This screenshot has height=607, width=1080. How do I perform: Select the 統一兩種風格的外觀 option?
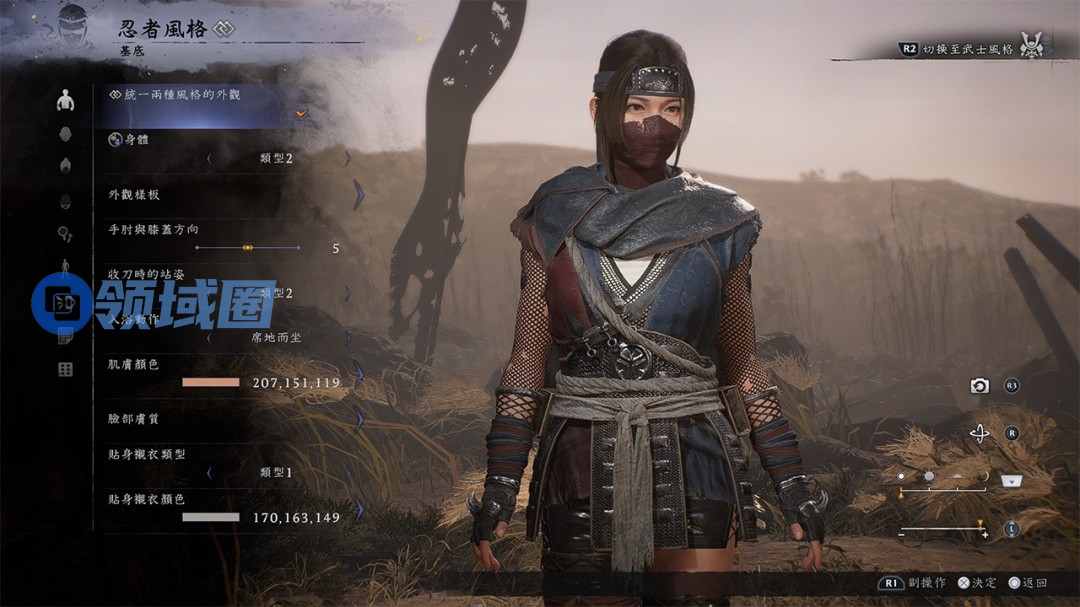181,94
